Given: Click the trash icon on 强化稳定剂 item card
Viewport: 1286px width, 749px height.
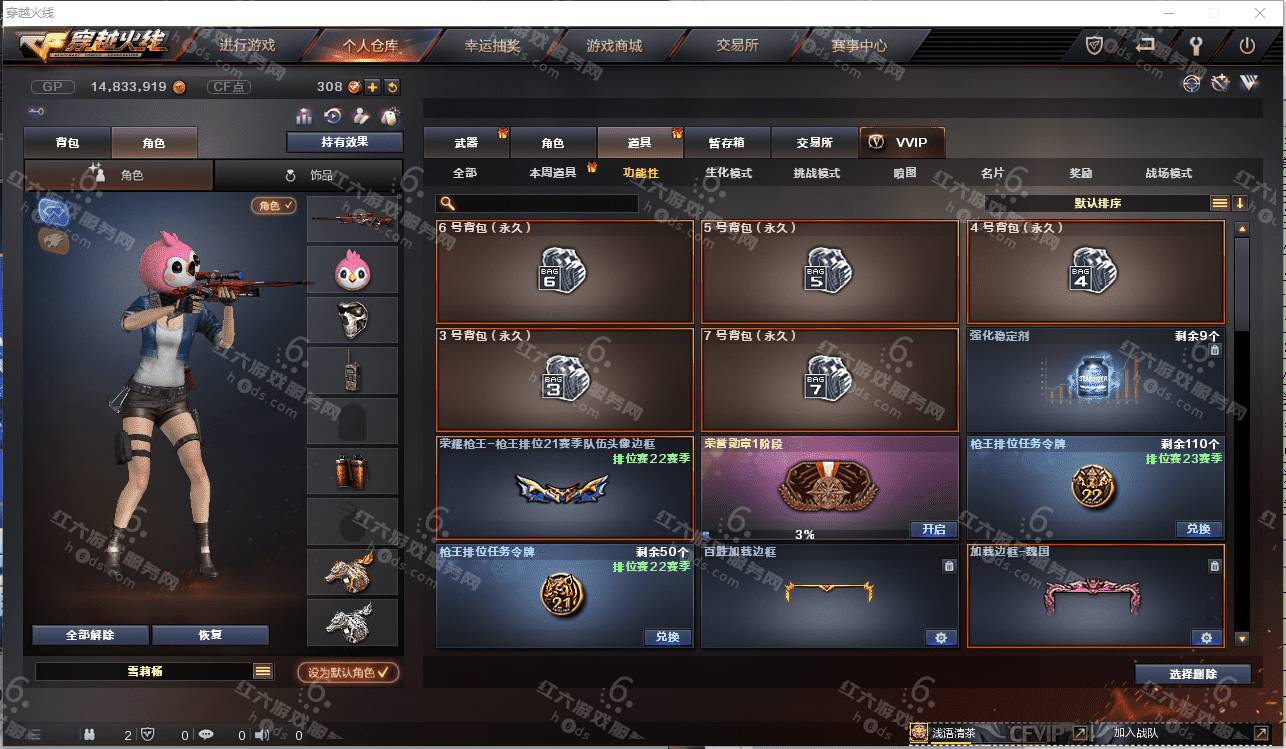Looking at the screenshot, I should coord(1214,349).
